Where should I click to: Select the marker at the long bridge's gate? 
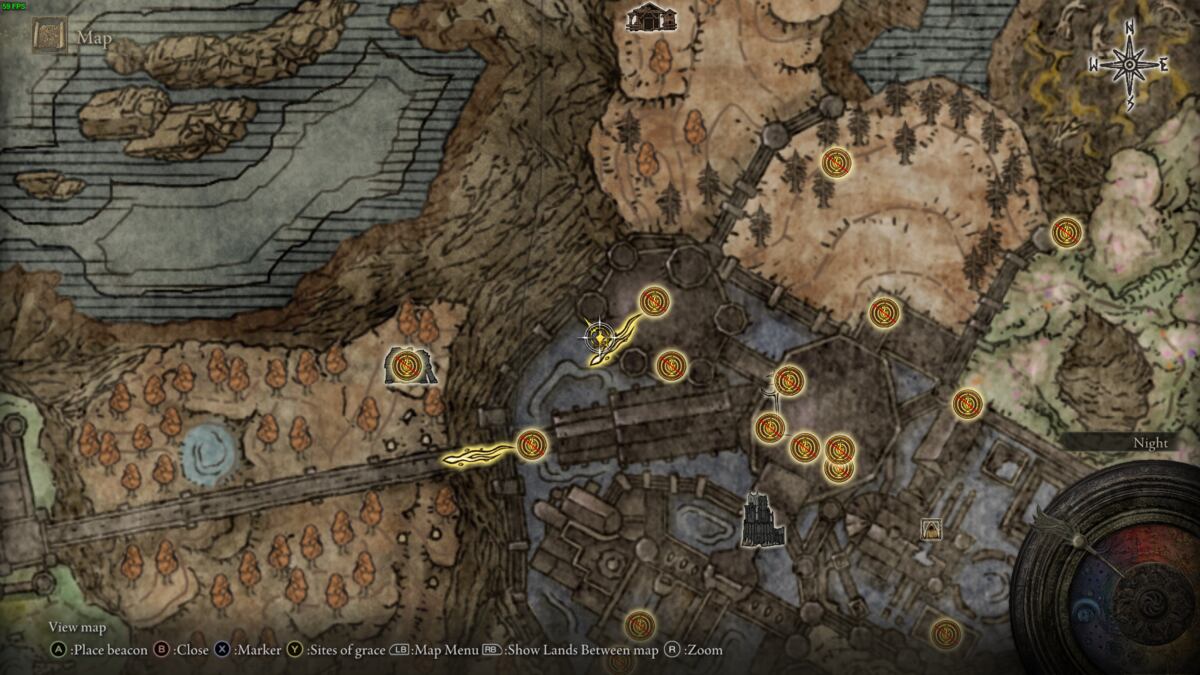coord(530,443)
